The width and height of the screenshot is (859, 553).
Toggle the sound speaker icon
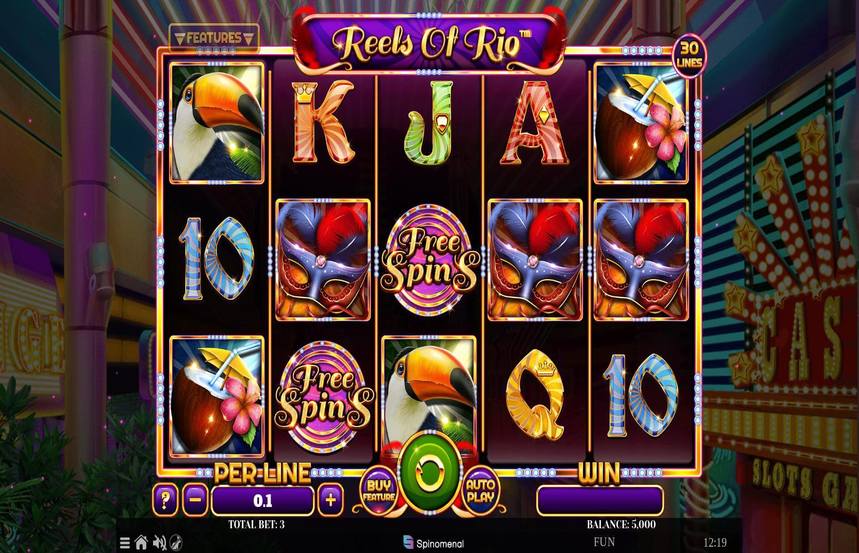(x=157, y=543)
